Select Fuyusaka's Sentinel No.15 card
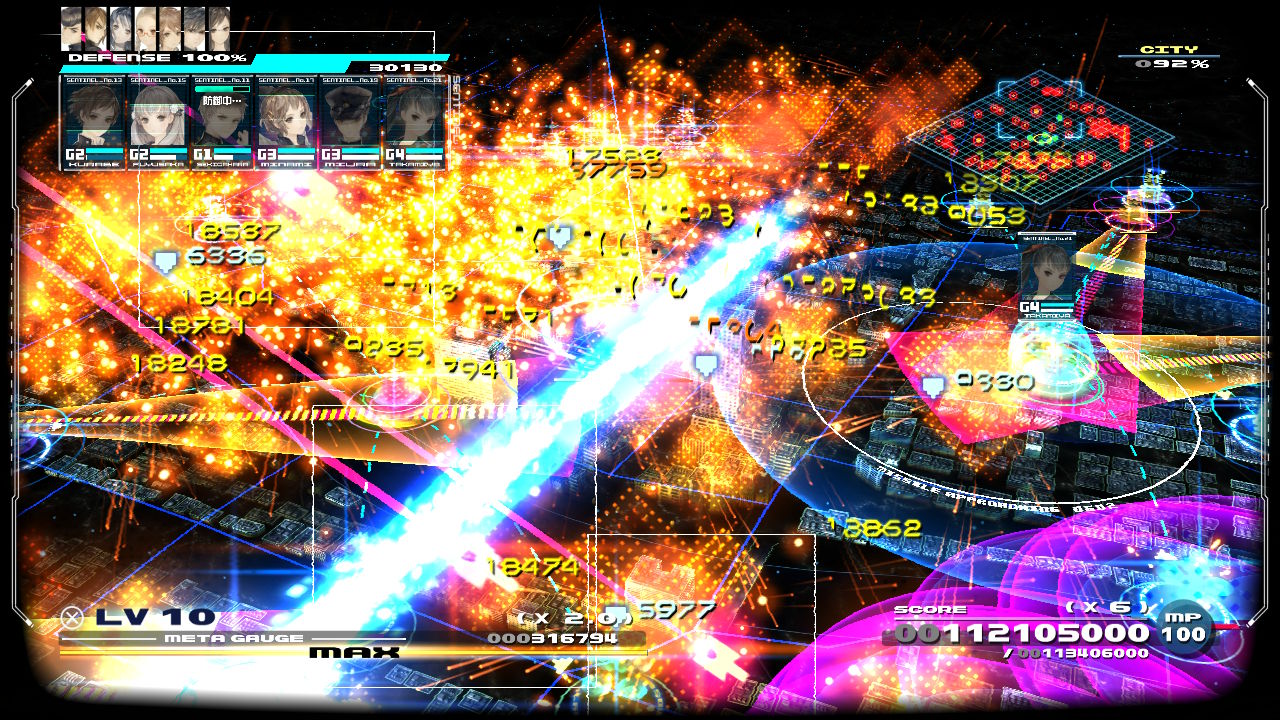This screenshot has width=1280, height=720. pos(158,121)
